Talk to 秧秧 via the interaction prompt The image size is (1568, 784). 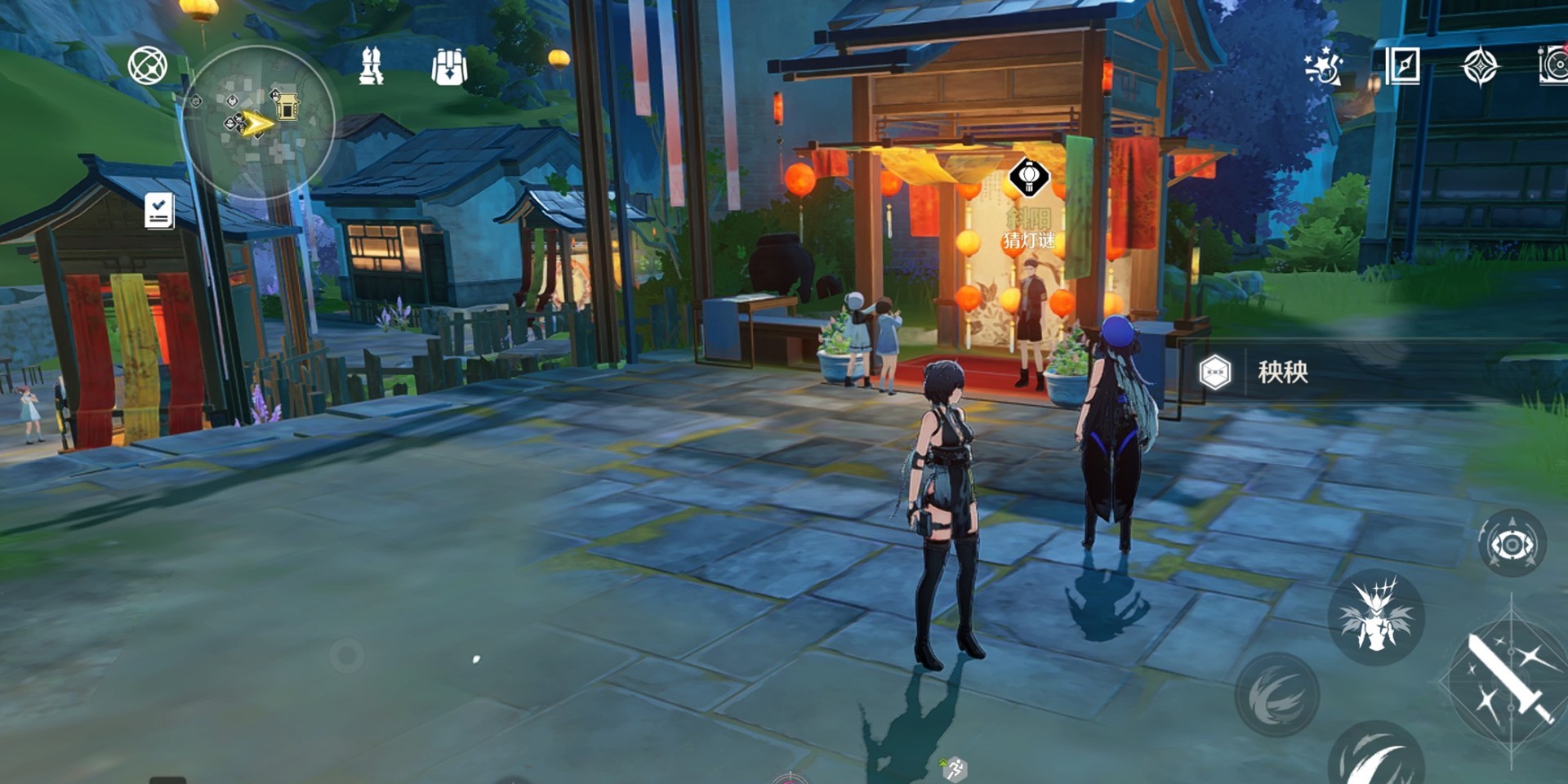1282,372
